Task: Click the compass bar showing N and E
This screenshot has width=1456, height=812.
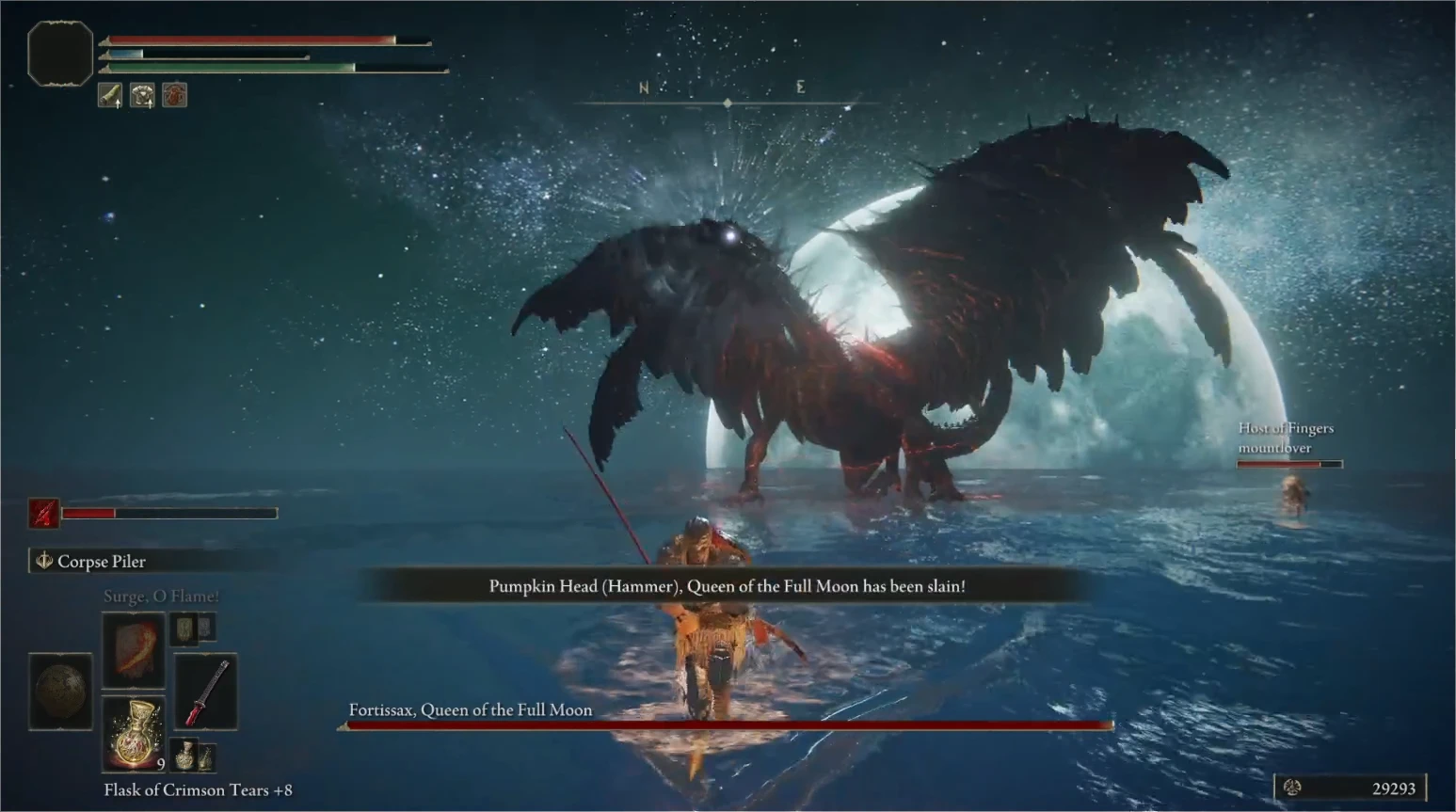Action: [x=727, y=92]
